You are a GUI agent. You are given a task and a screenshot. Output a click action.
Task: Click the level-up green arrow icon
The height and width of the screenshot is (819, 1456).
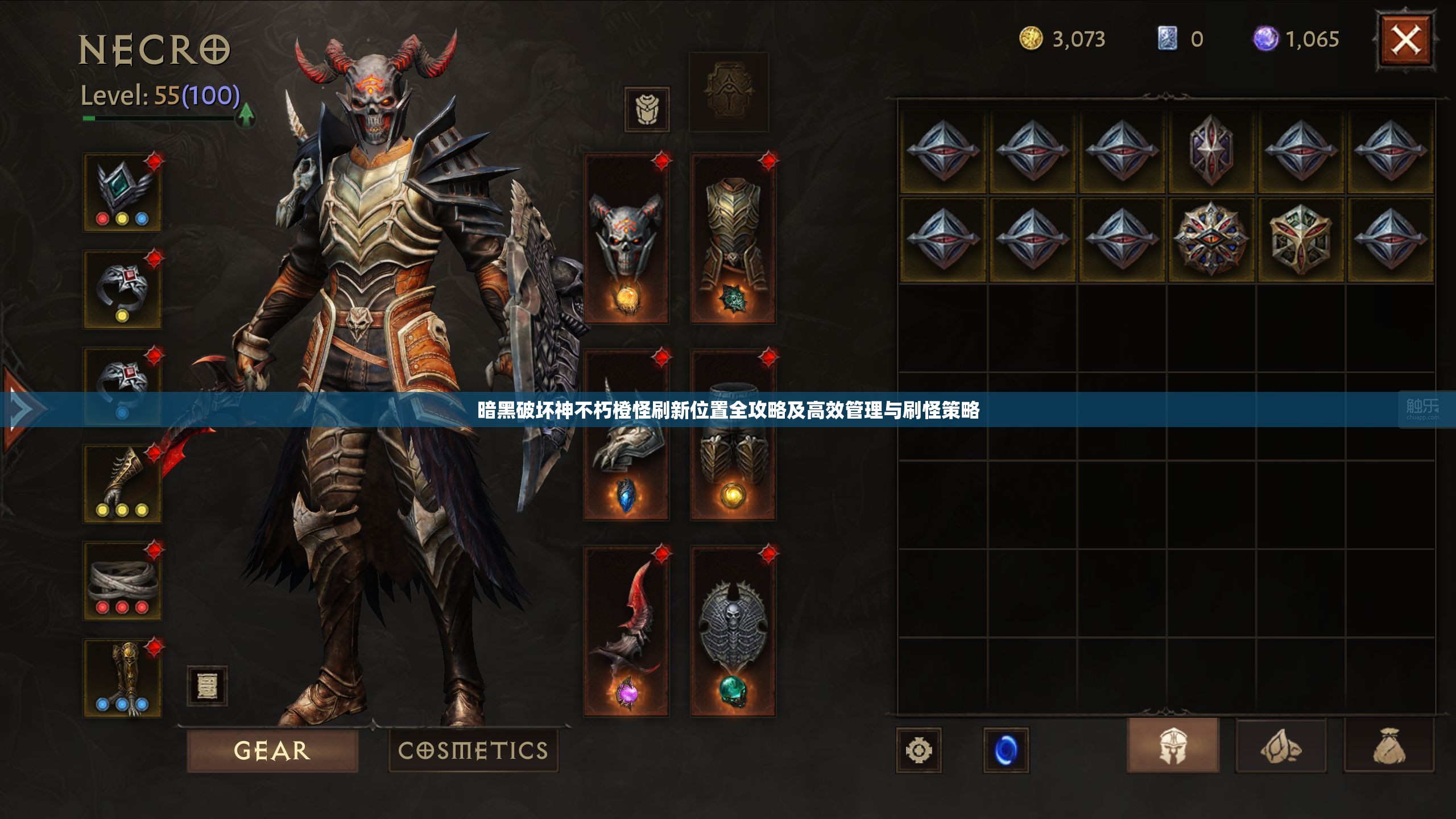(x=246, y=115)
